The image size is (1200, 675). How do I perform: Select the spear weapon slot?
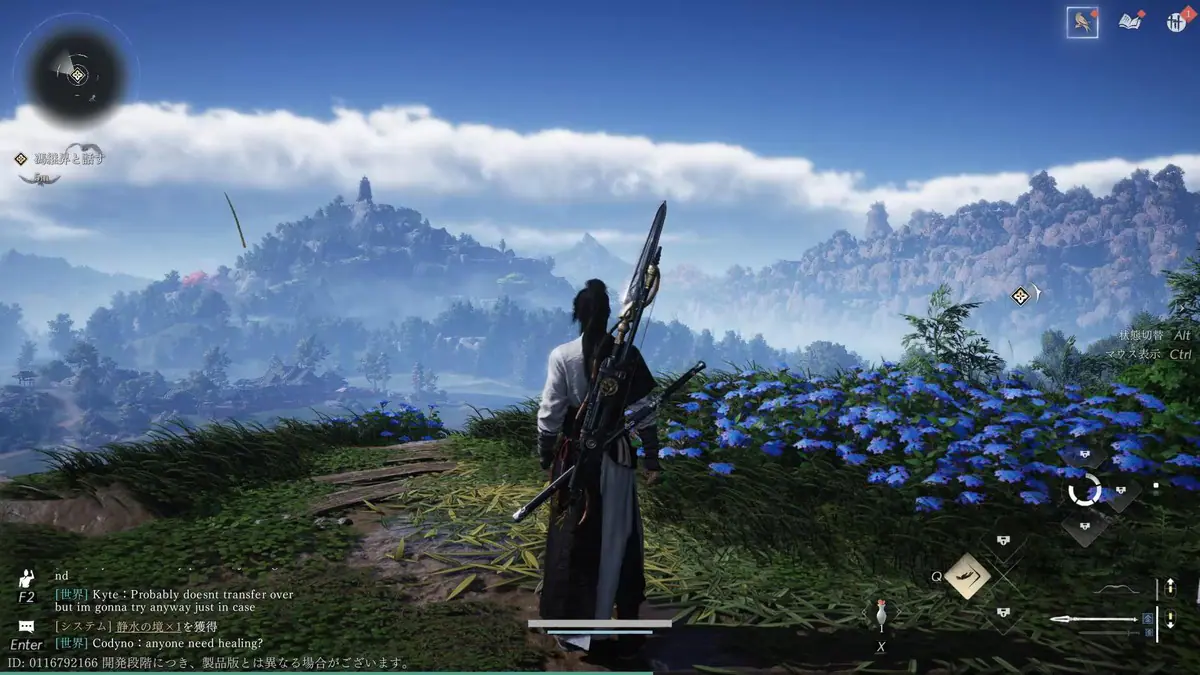(1094, 620)
